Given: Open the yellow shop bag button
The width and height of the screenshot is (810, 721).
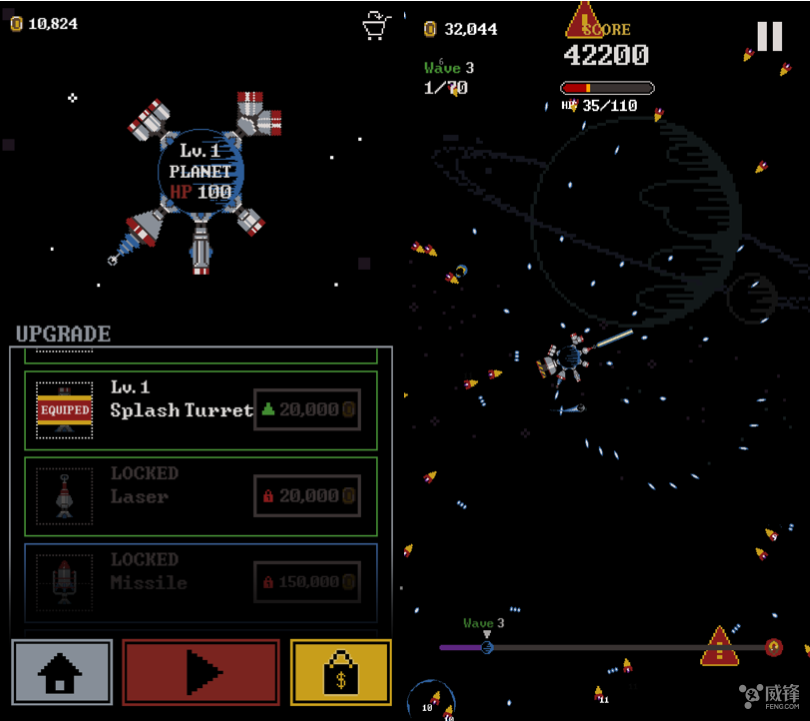Looking at the screenshot, I should pos(340,673).
